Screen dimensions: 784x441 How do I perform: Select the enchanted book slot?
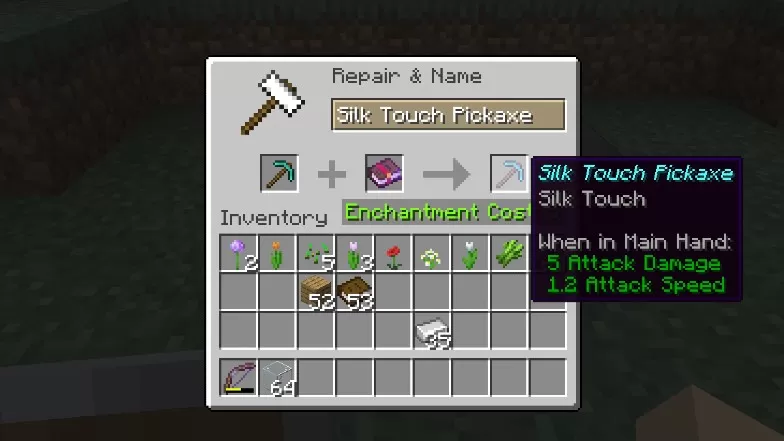click(384, 174)
